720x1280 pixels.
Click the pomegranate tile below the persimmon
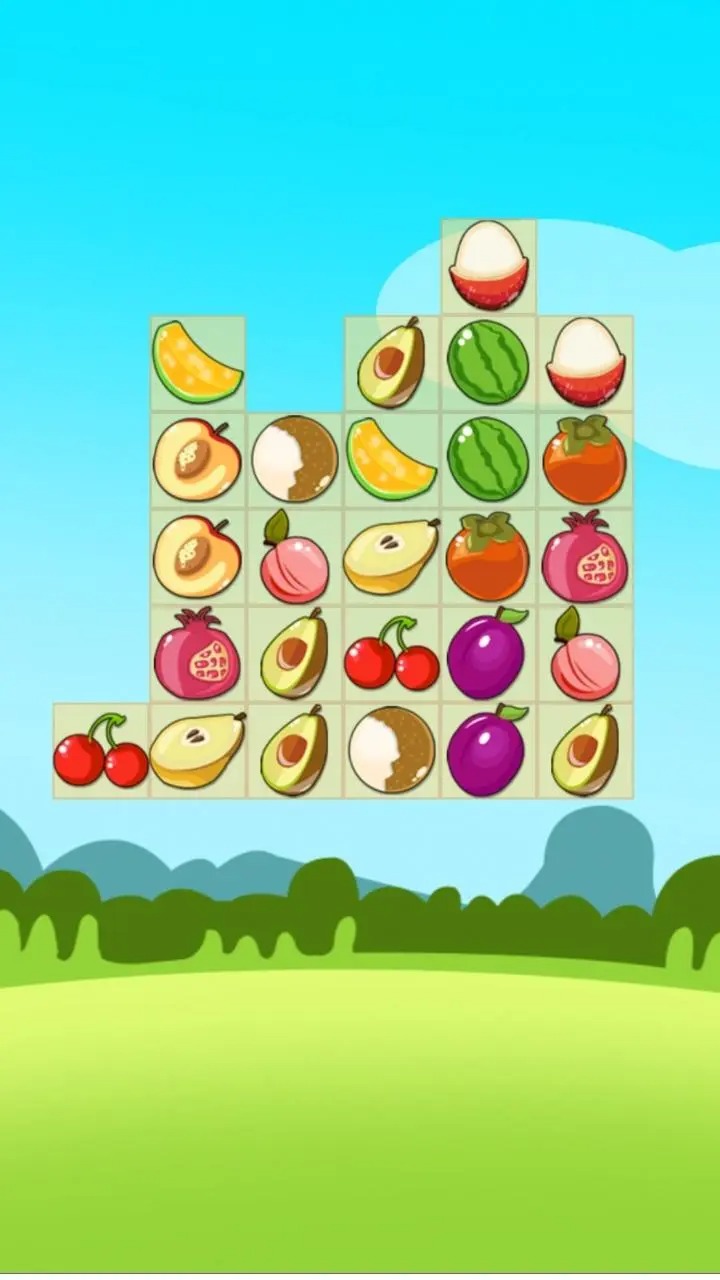tap(585, 556)
